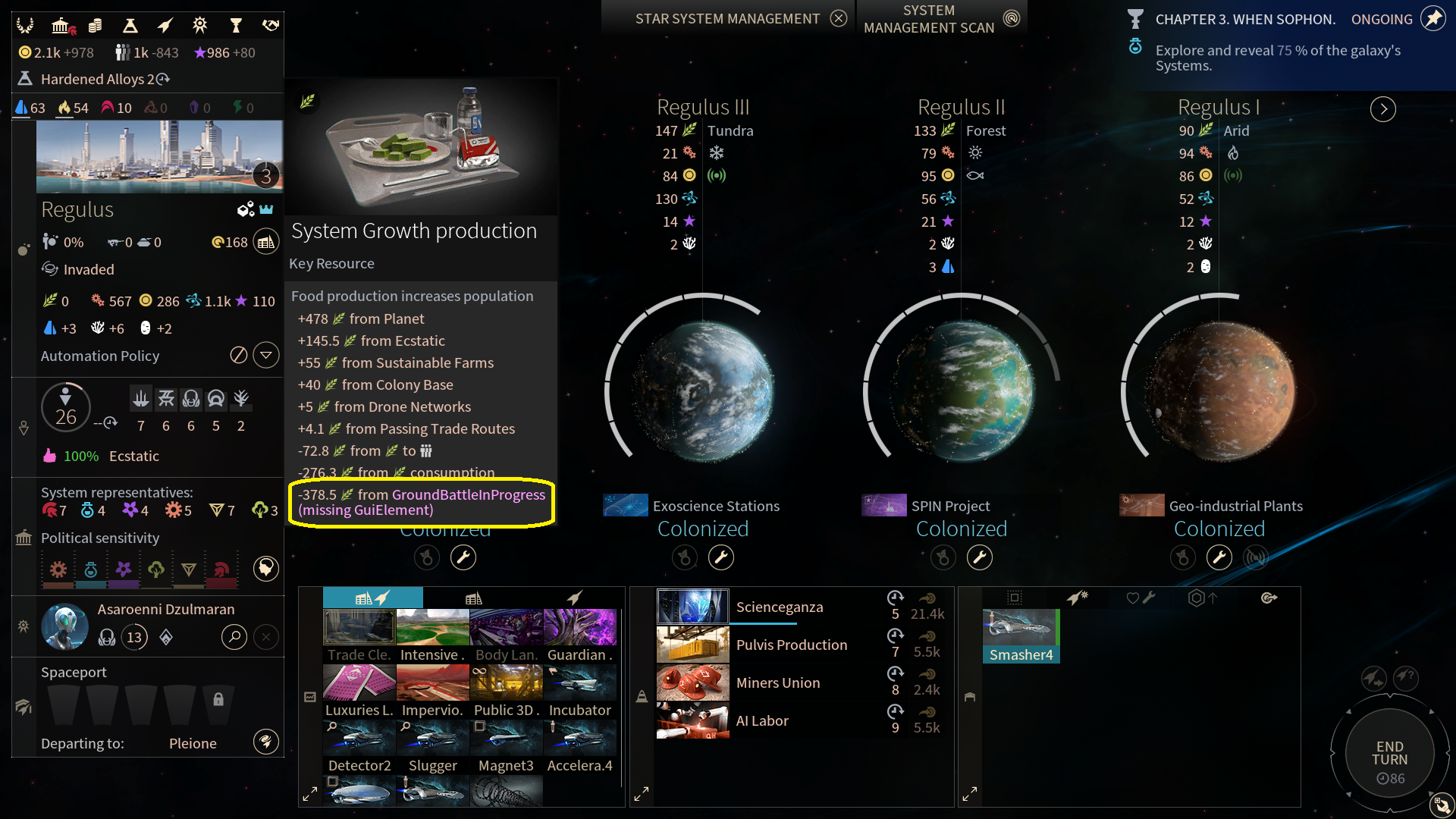Inspect hero Asaroenni Dzulmaran with magnifier
The height and width of the screenshot is (819, 1456).
click(x=234, y=637)
